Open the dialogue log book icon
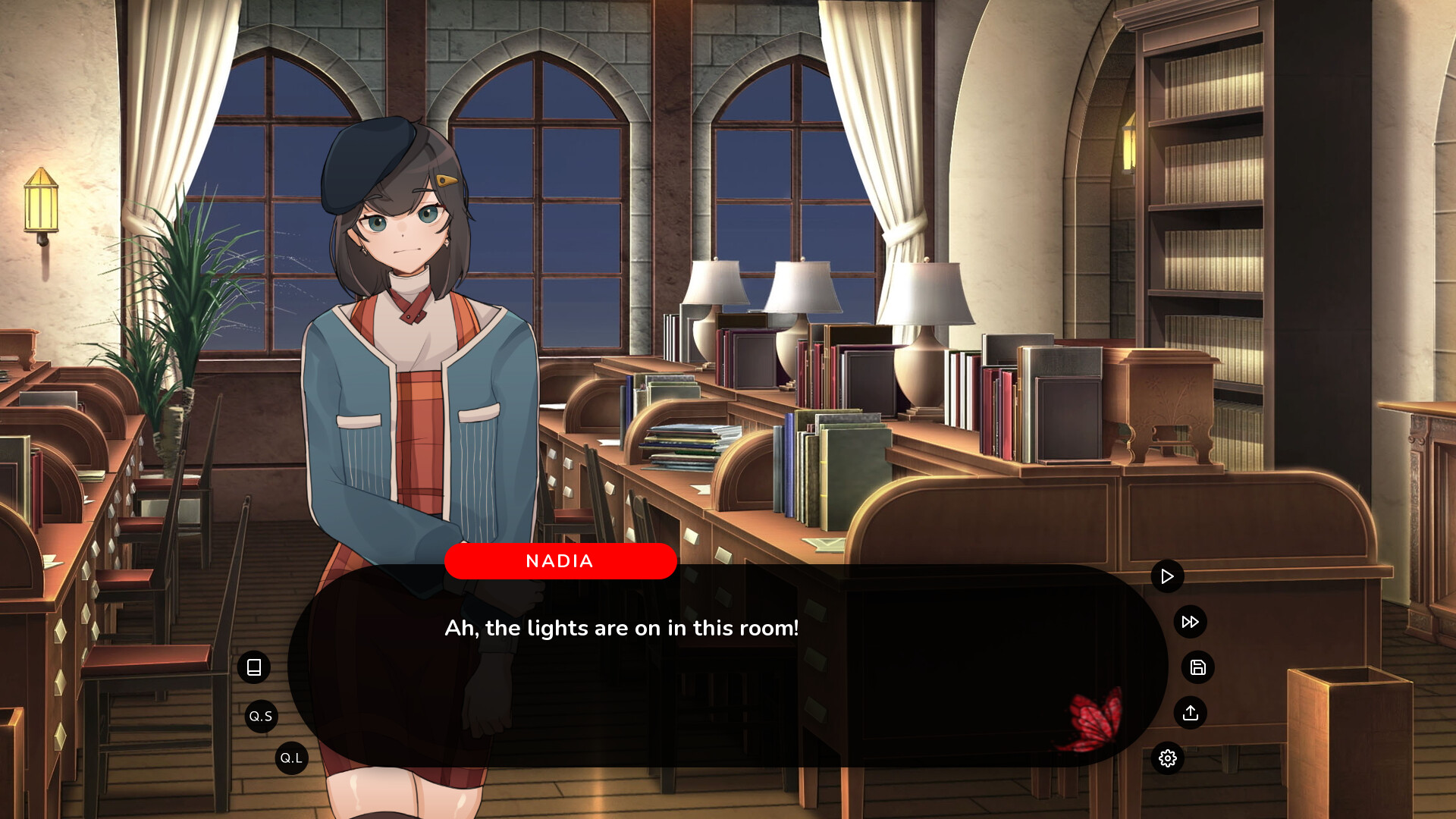 click(x=254, y=667)
